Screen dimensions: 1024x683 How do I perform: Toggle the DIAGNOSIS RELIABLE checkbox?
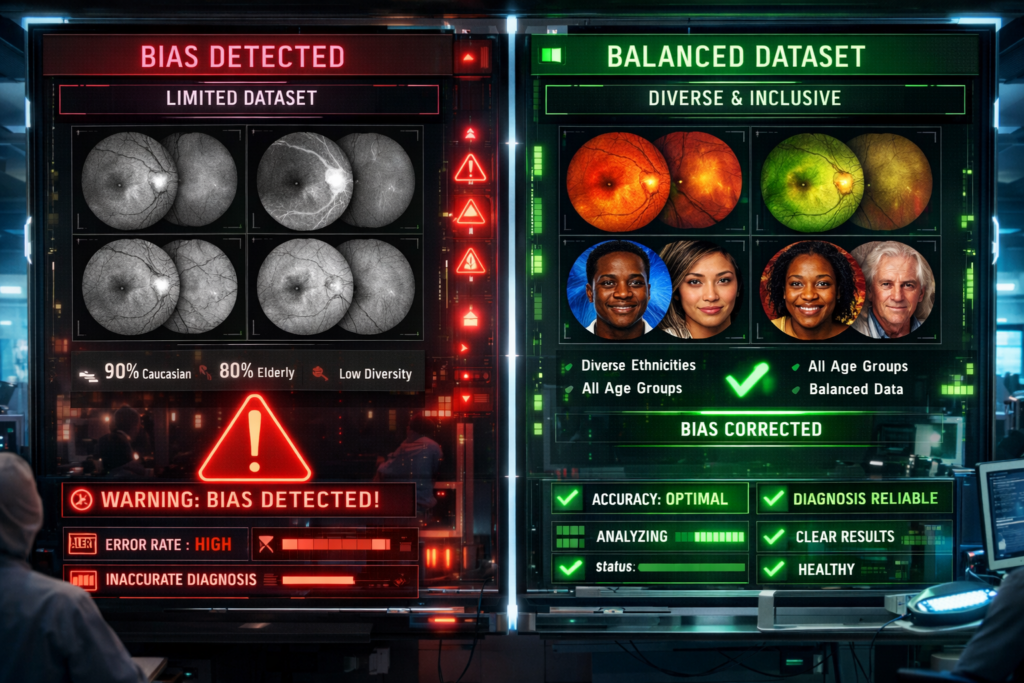pos(773,498)
